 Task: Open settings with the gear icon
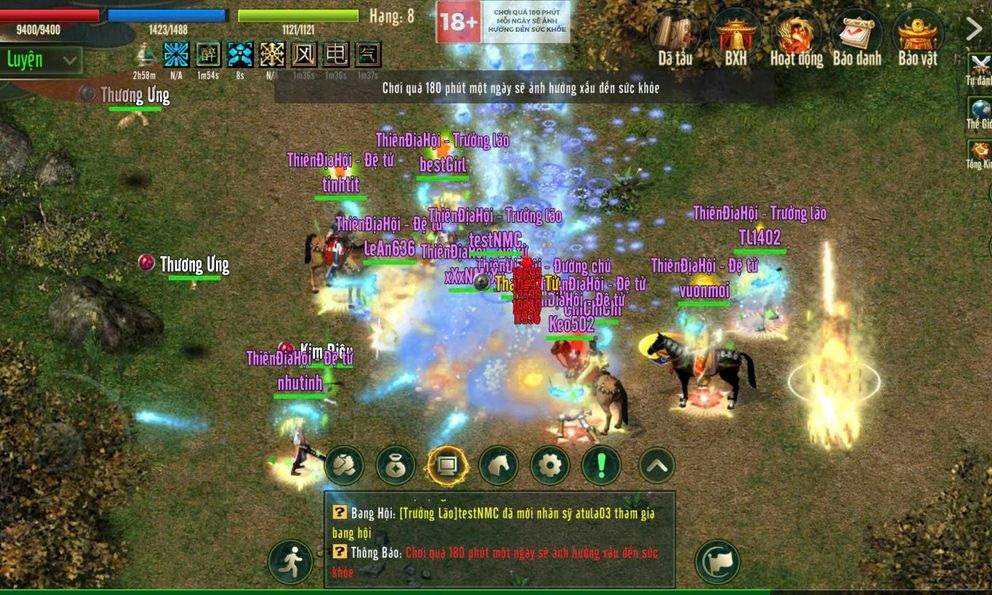(549, 465)
